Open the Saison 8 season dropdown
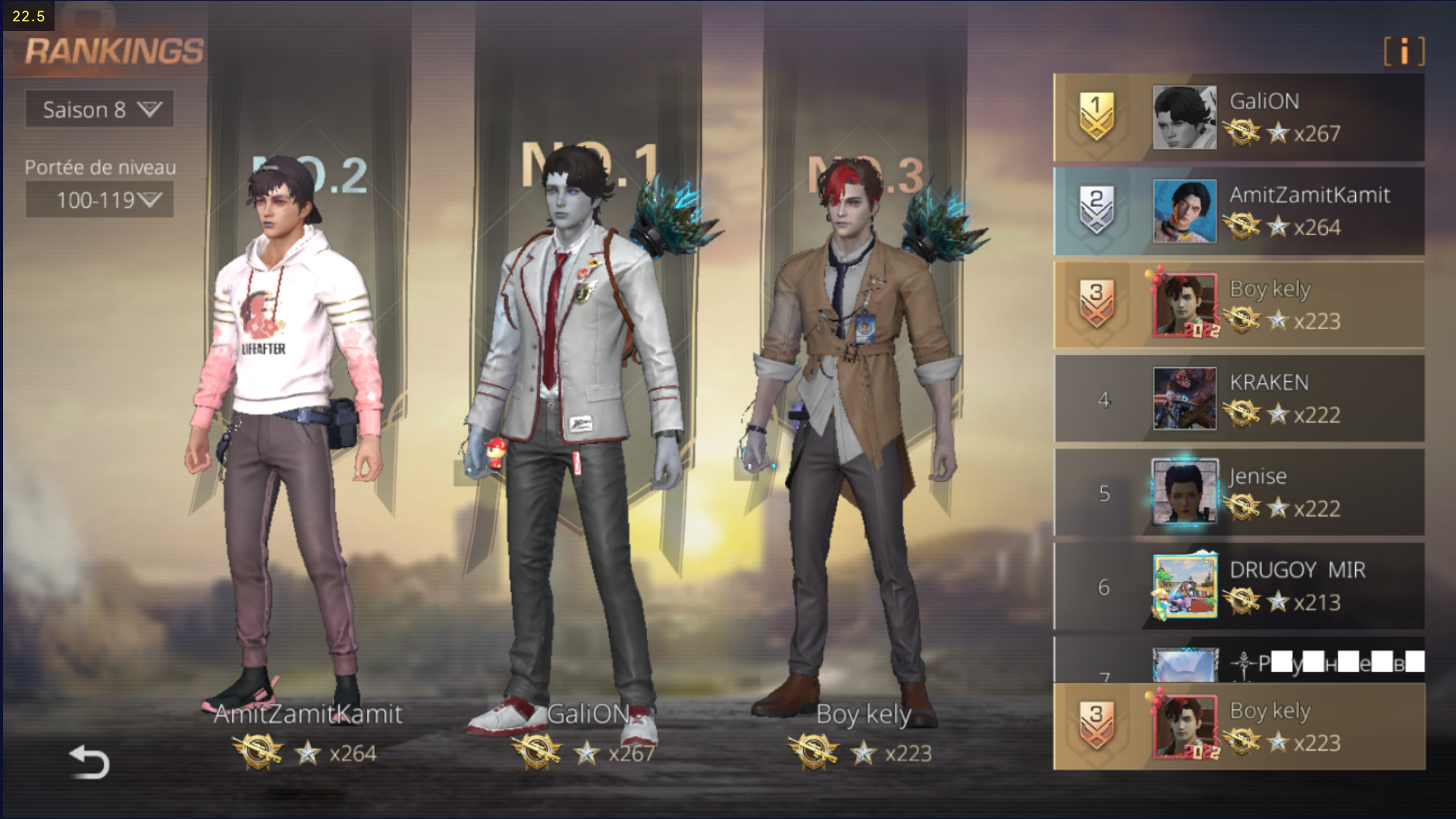The height and width of the screenshot is (819, 1456). (x=99, y=110)
